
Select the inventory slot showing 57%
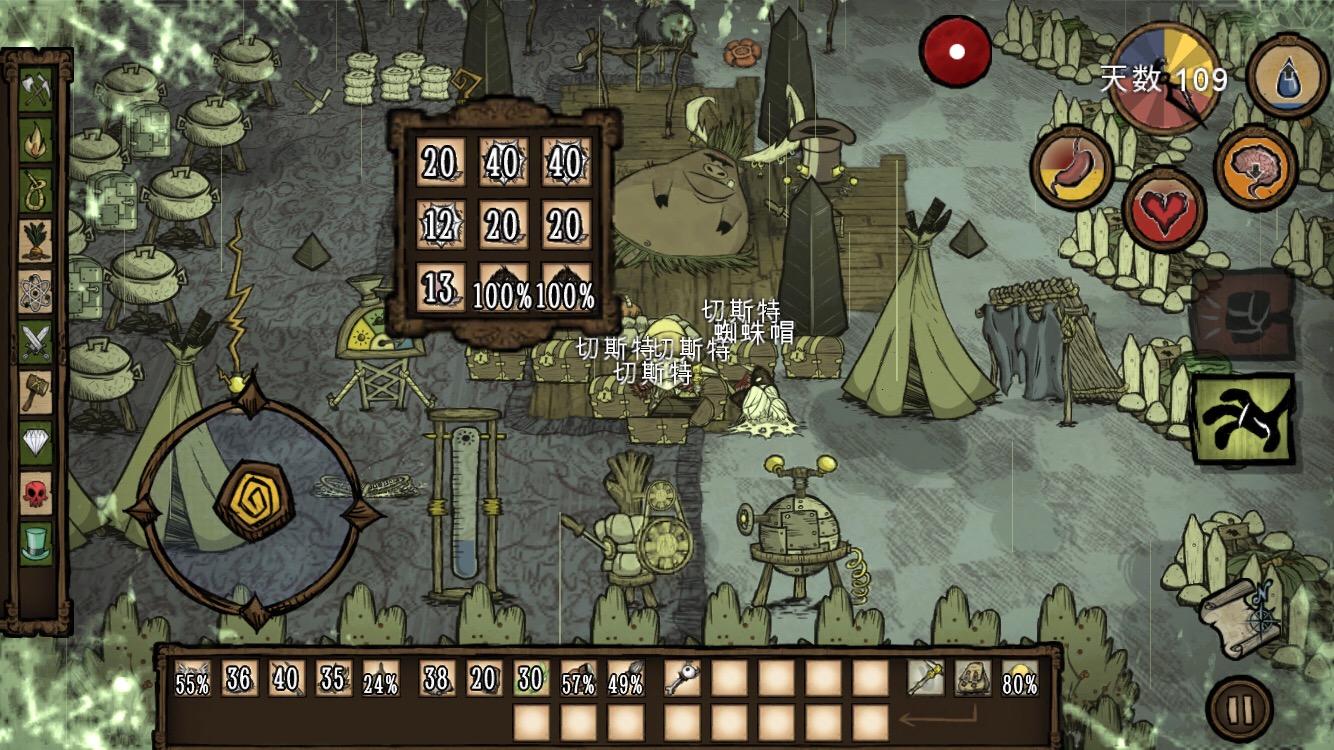(x=577, y=679)
